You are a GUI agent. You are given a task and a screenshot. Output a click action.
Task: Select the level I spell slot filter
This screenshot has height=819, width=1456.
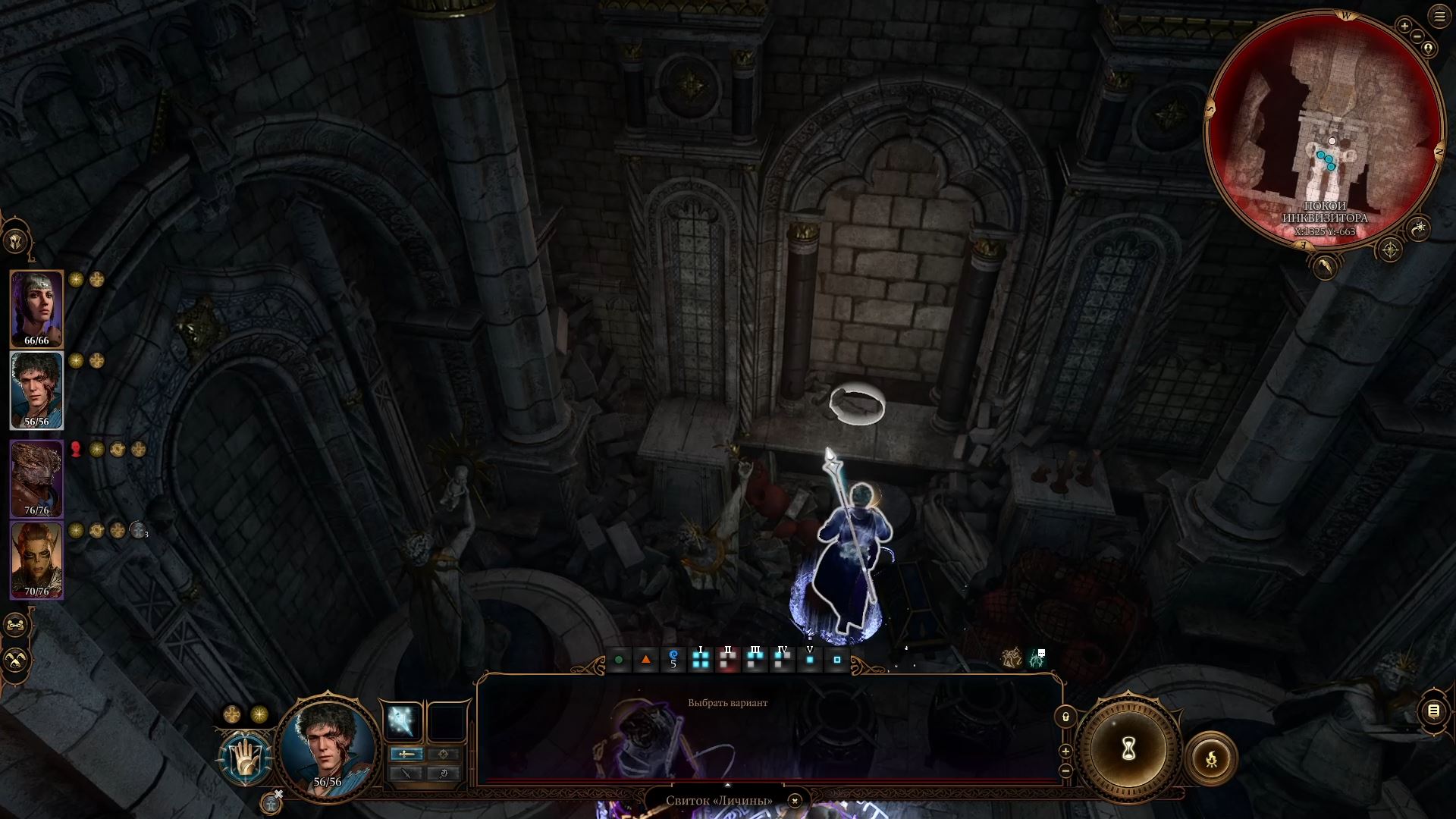701,659
